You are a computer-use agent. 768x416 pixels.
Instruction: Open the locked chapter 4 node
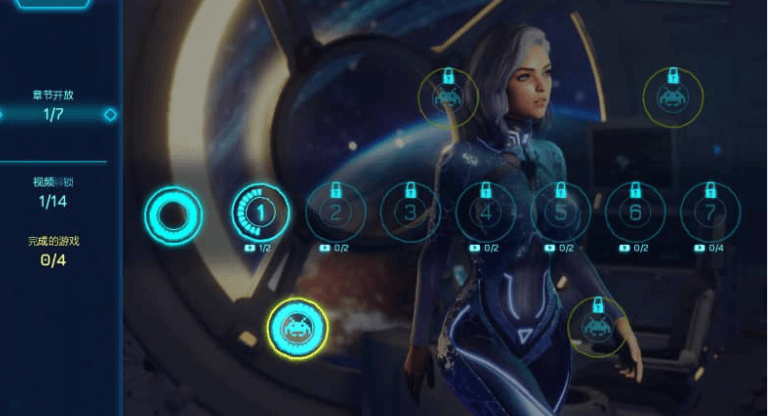point(485,212)
